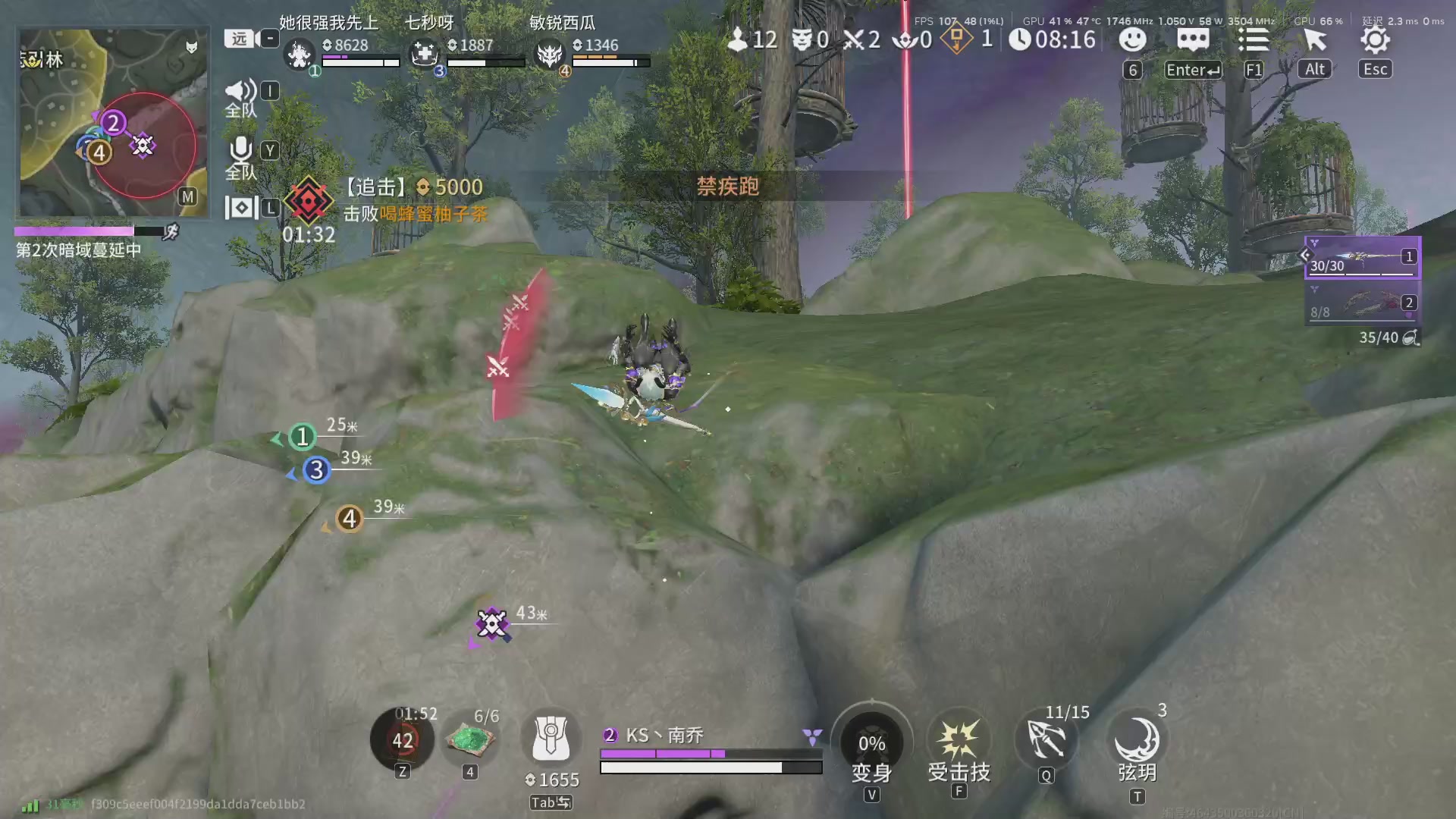Click the Enter key chat shortcut label

[x=1191, y=70]
